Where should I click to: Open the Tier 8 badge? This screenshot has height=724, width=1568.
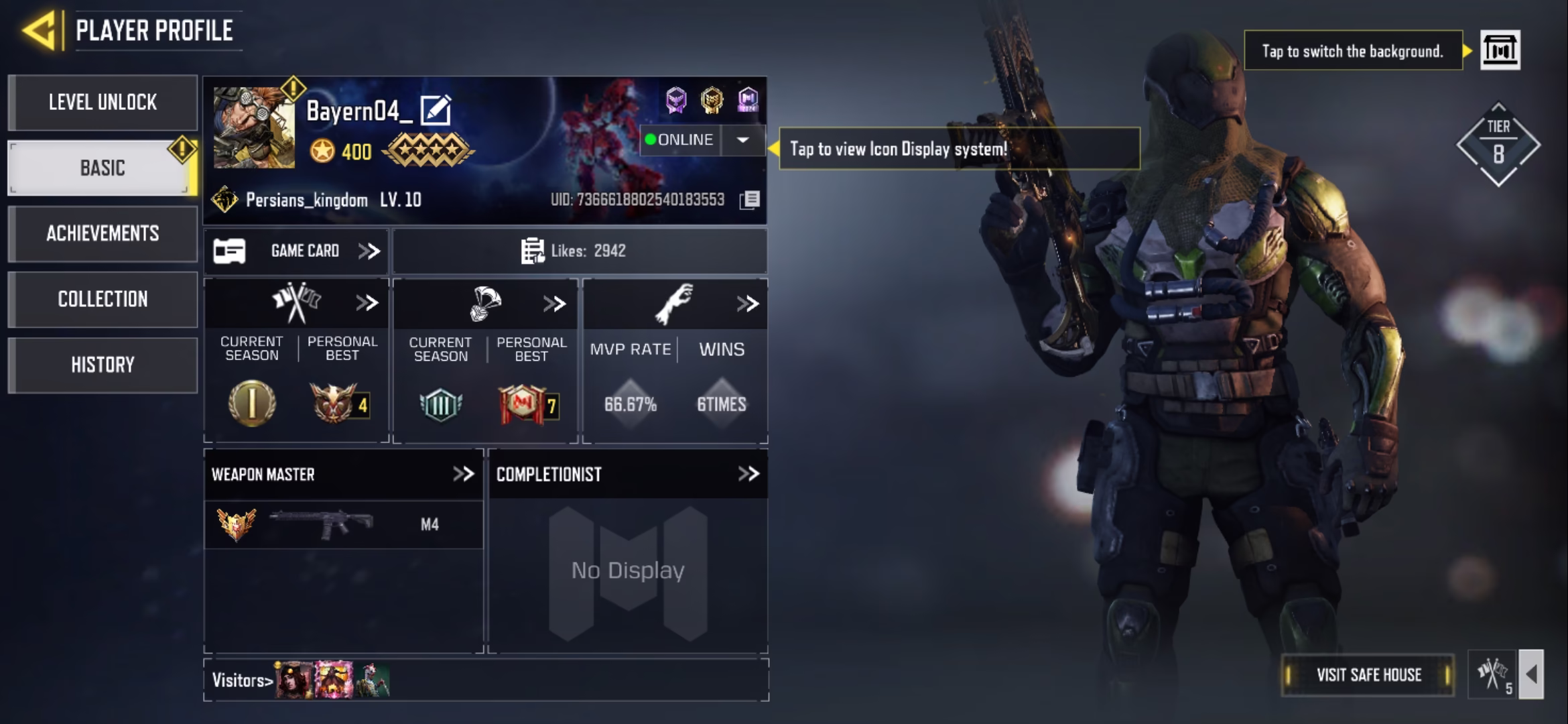(x=1498, y=145)
